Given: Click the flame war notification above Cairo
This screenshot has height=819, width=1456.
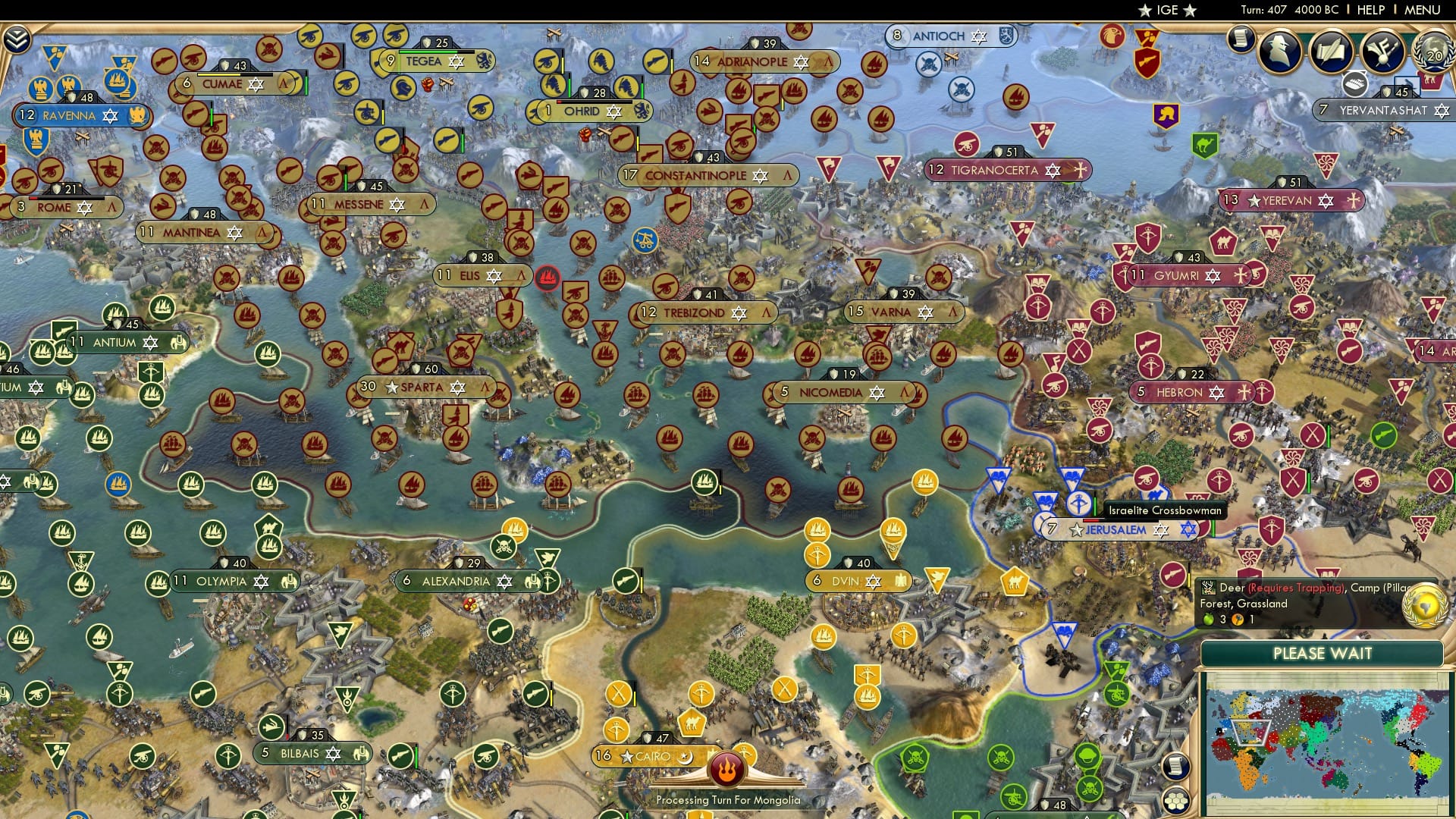Looking at the screenshot, I should pyautogui.click(x=726, y=767).
